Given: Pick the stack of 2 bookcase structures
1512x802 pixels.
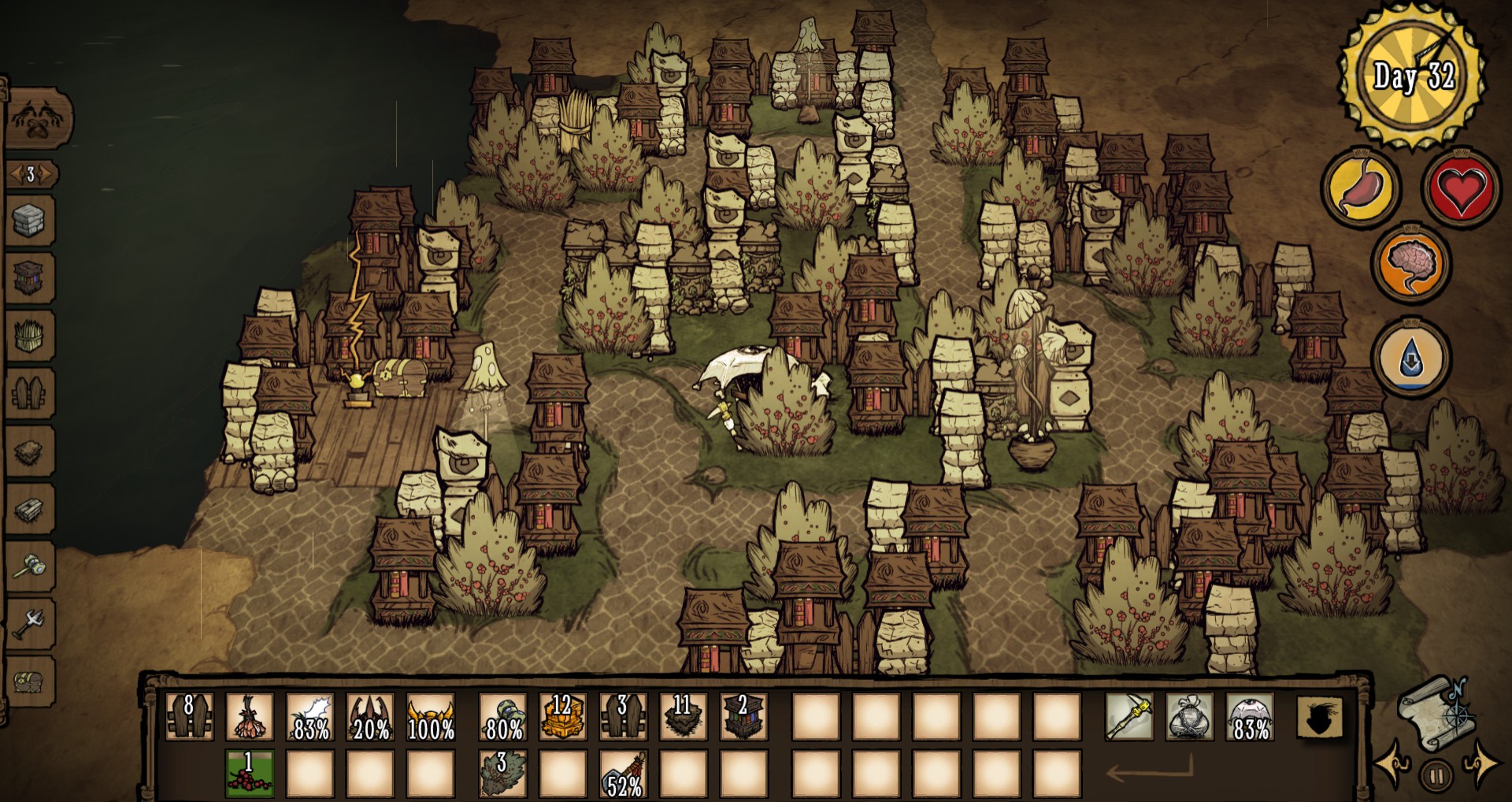Looking at the screenshot, I should tap(743, 717).
